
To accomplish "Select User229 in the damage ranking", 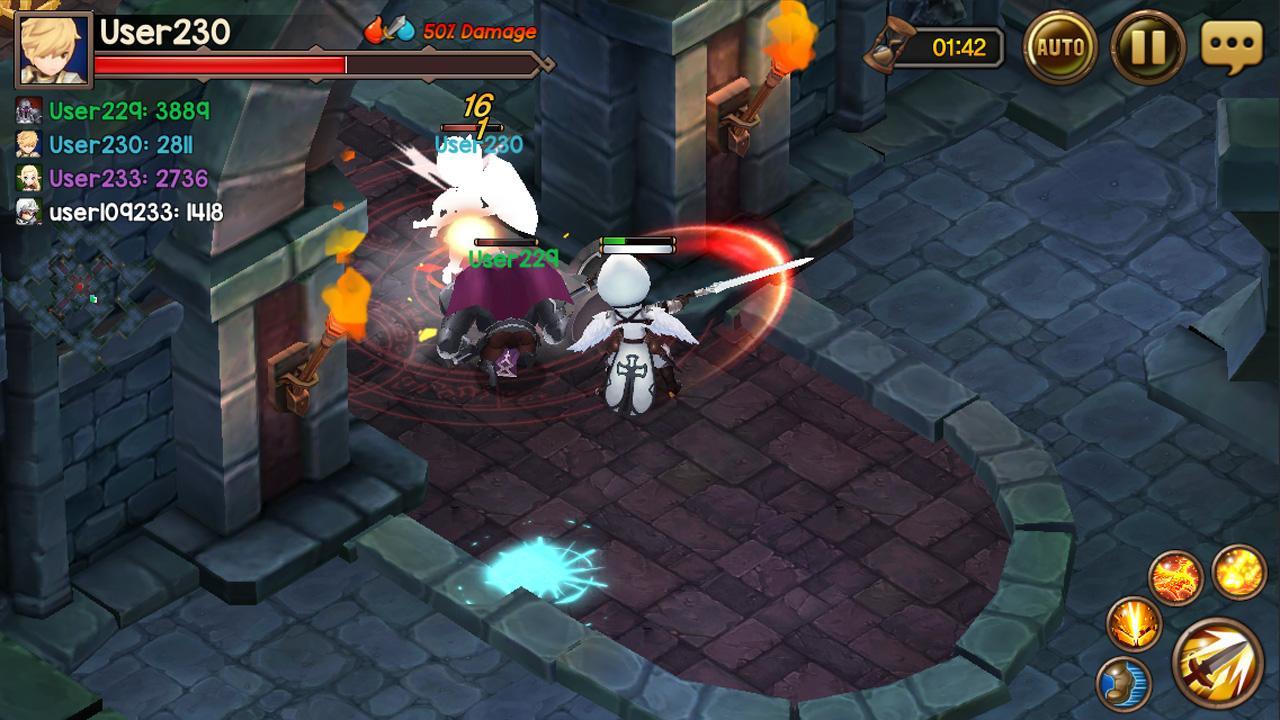I will (129, 111).
